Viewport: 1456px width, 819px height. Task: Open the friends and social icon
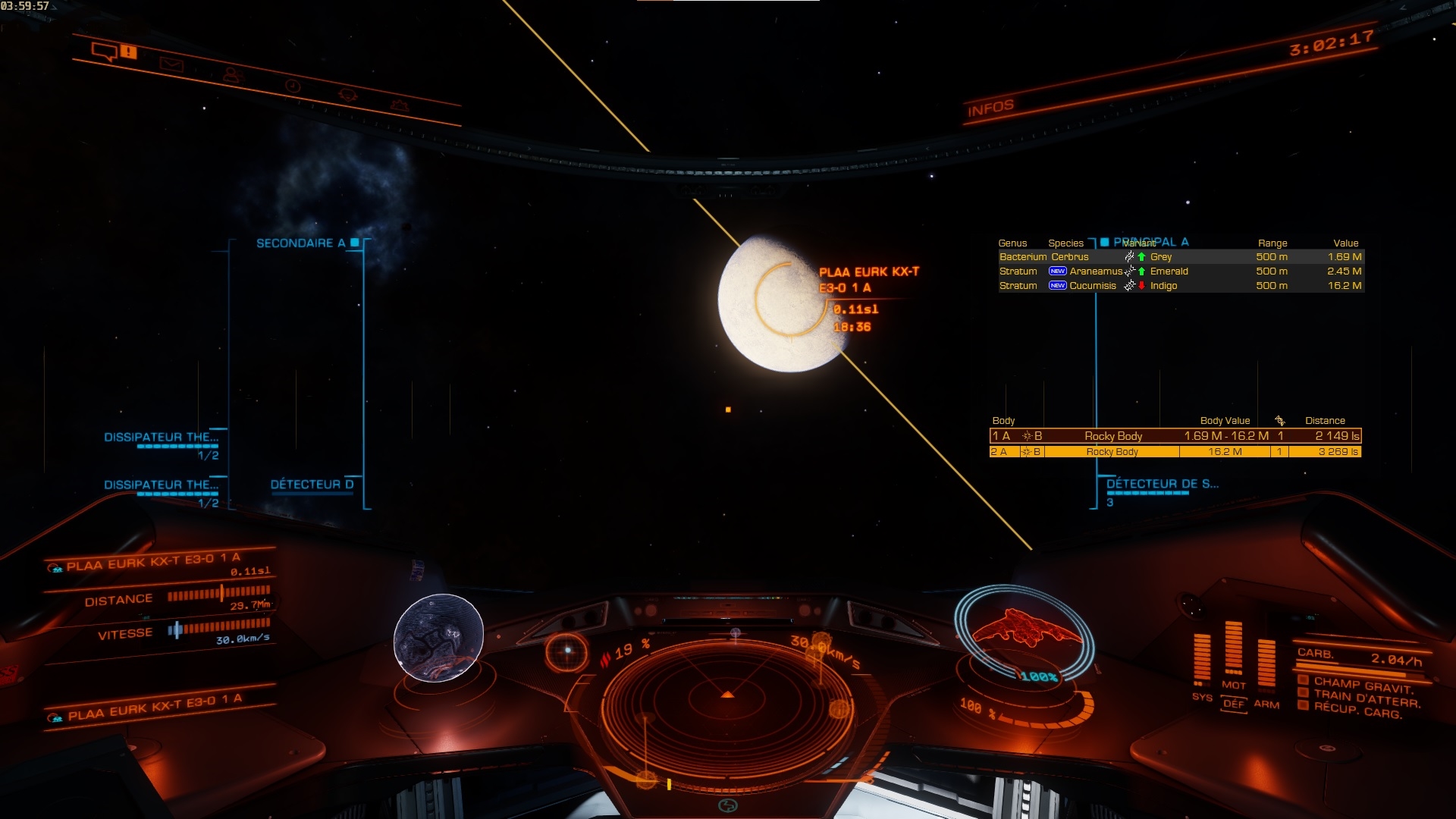(x=232, y=75)
